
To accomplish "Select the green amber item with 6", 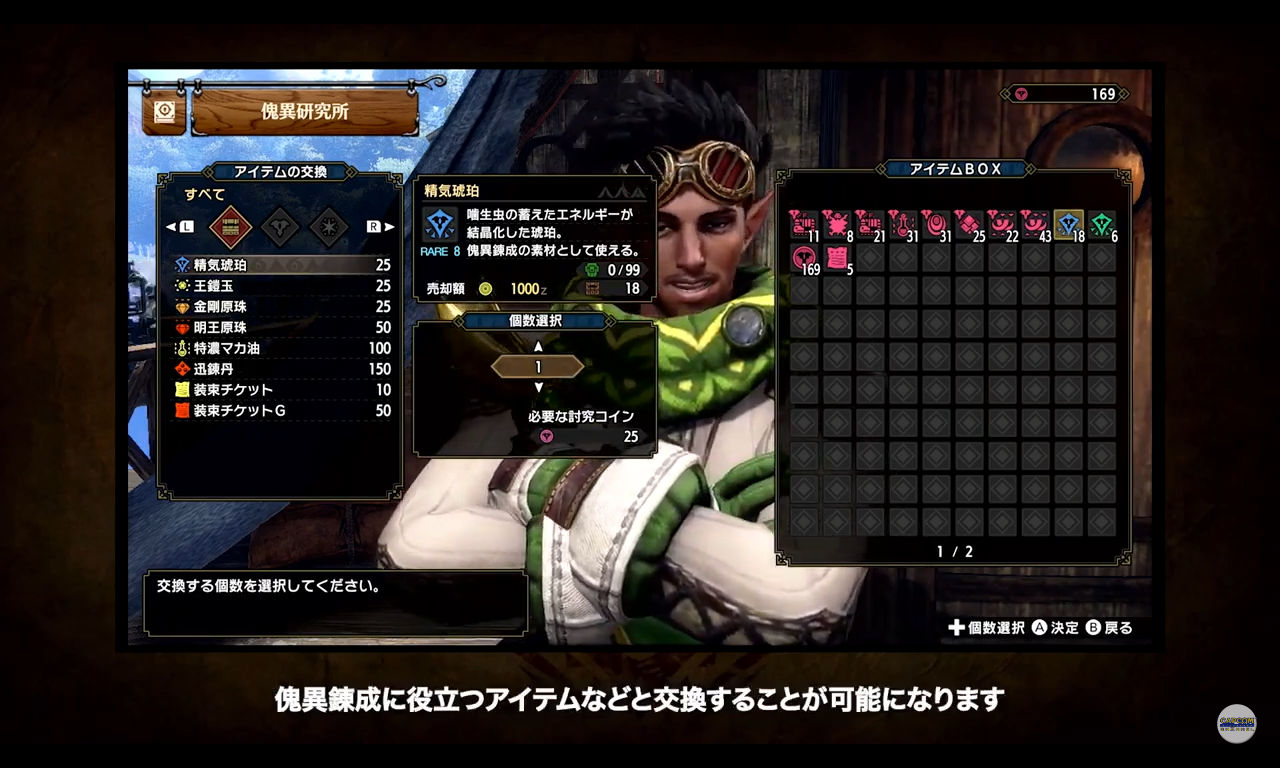I will pos(1102,225).
